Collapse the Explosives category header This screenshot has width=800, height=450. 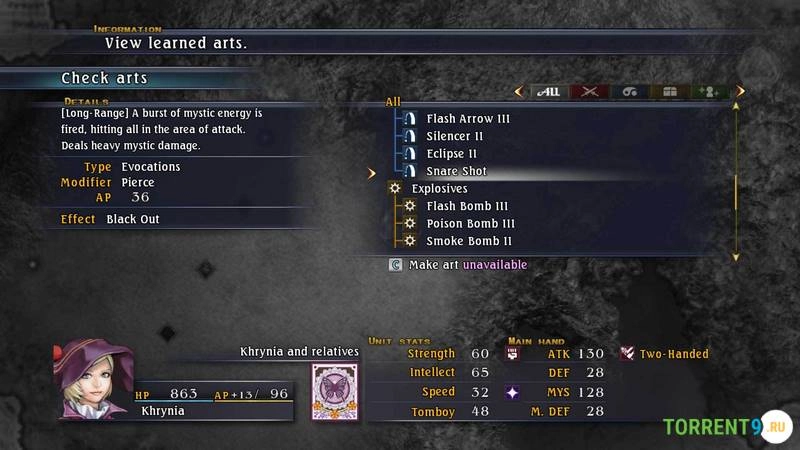pyautogui.click(x=438, y=188)
